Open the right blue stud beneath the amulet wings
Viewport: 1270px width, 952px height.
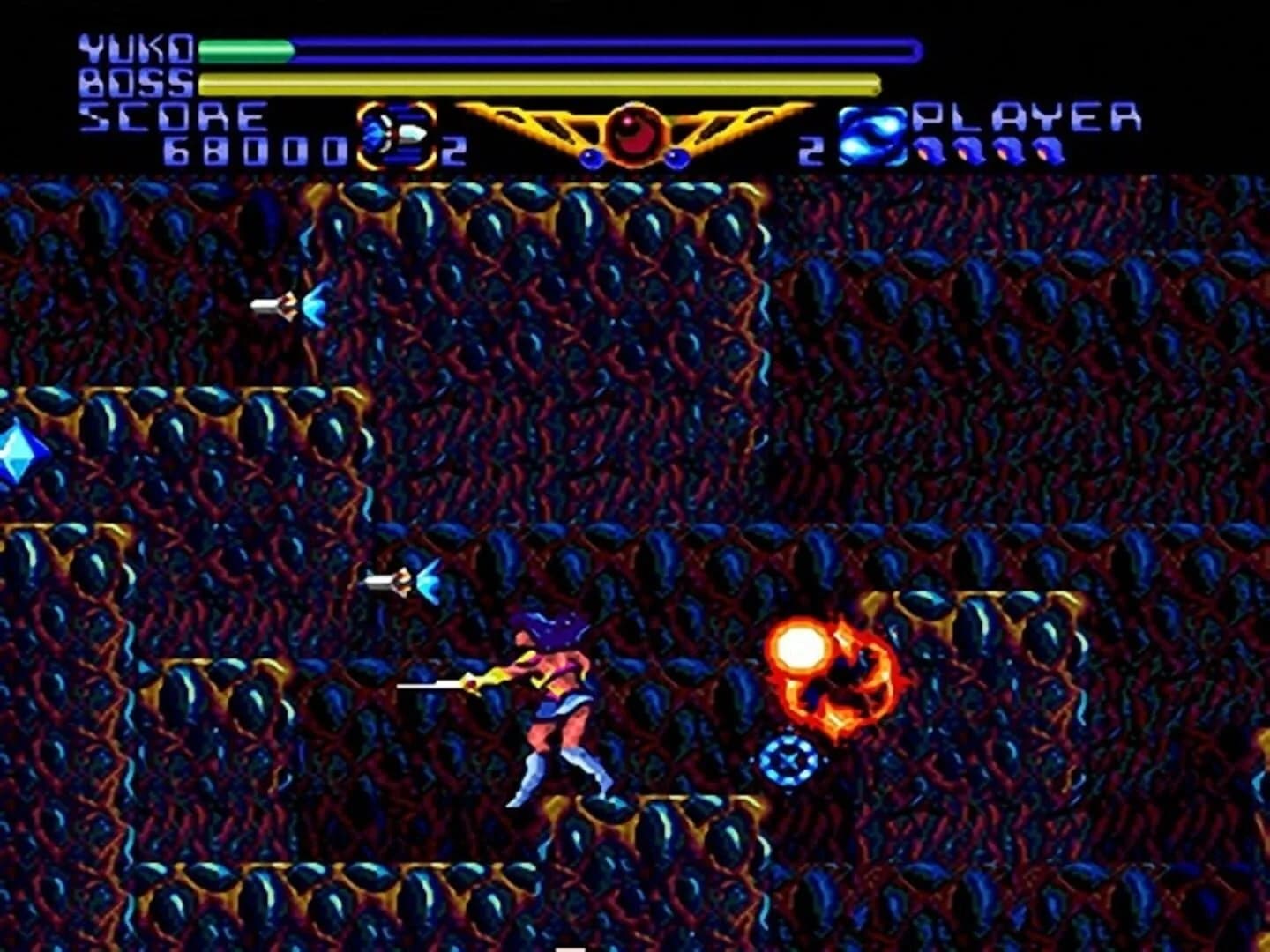(x=676, y=157)
